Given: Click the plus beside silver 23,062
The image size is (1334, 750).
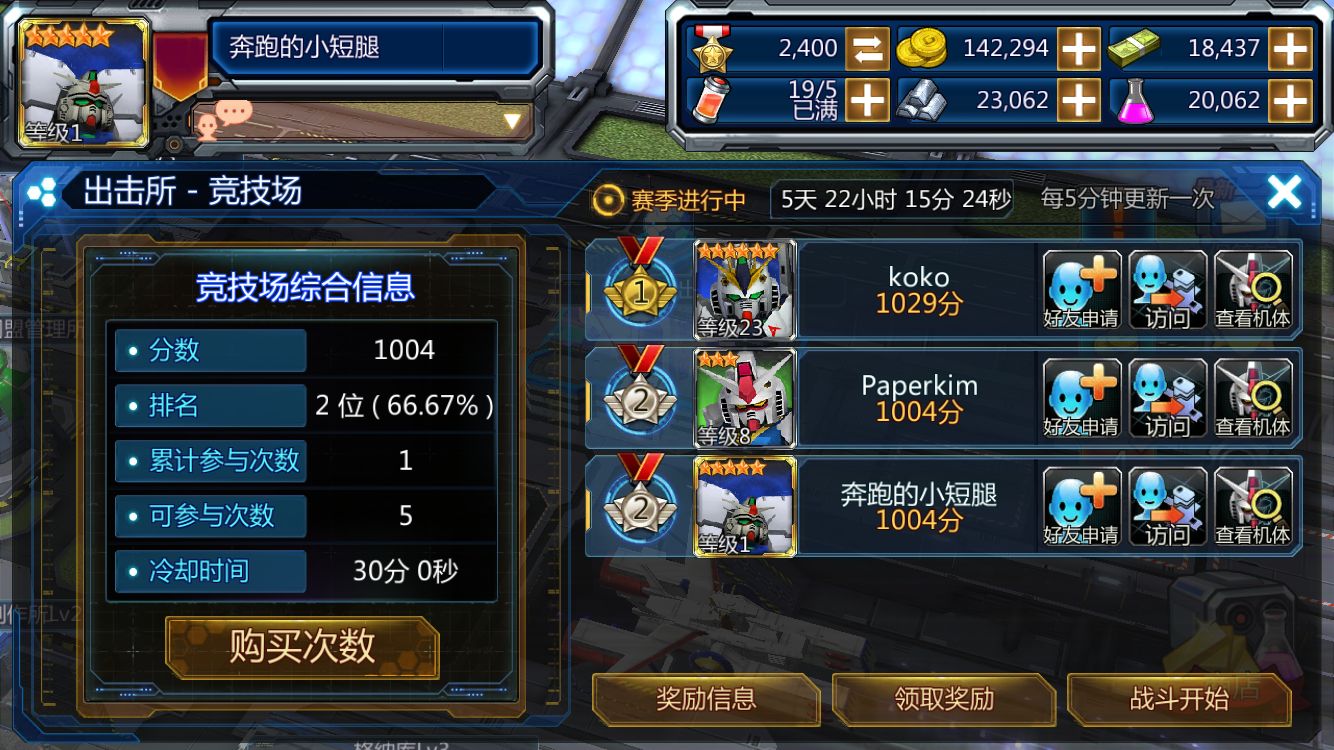Looking at the screenshot, I should click(1079, 100).
